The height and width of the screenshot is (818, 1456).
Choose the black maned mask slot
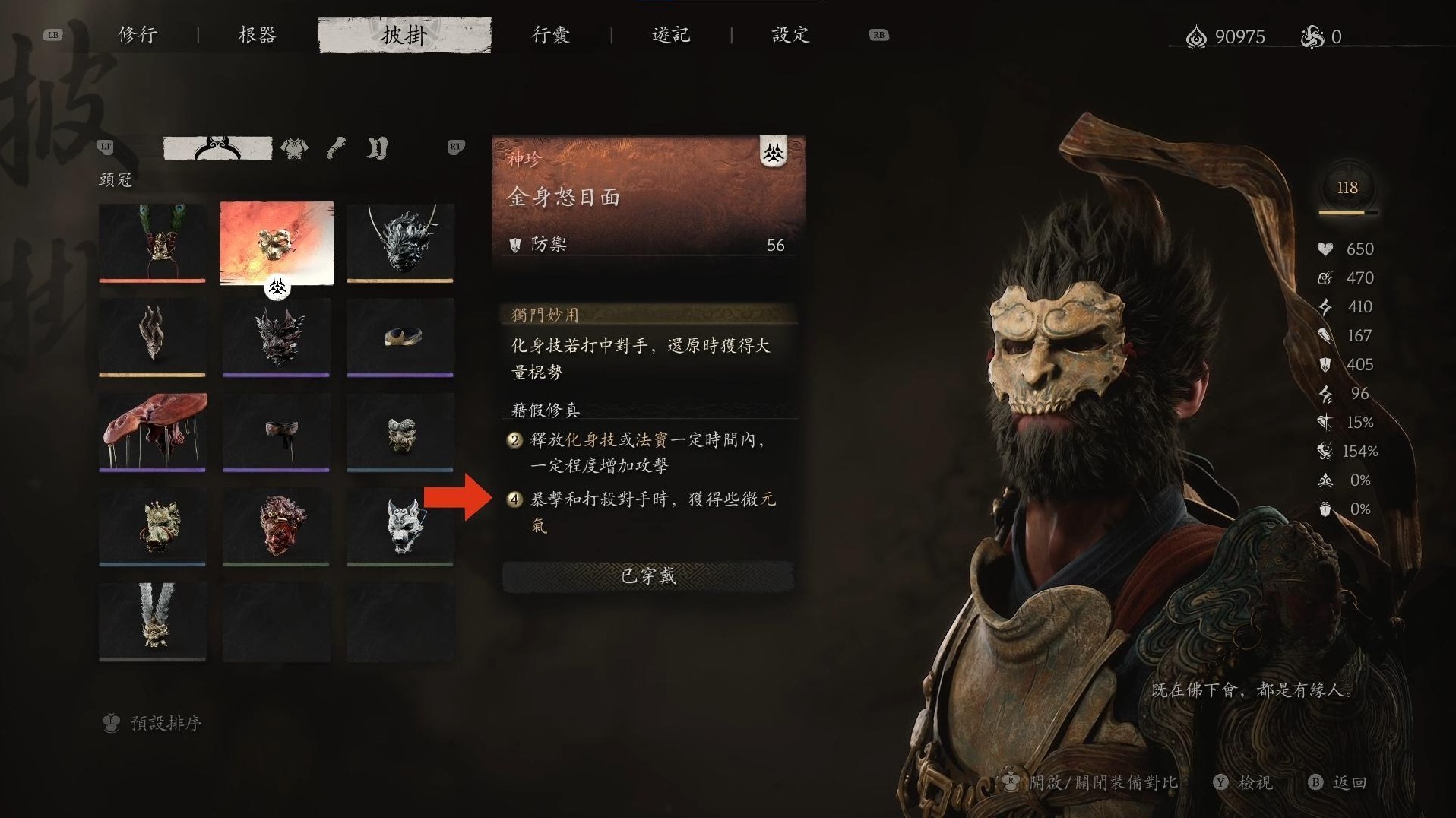[x=400, y=242]
